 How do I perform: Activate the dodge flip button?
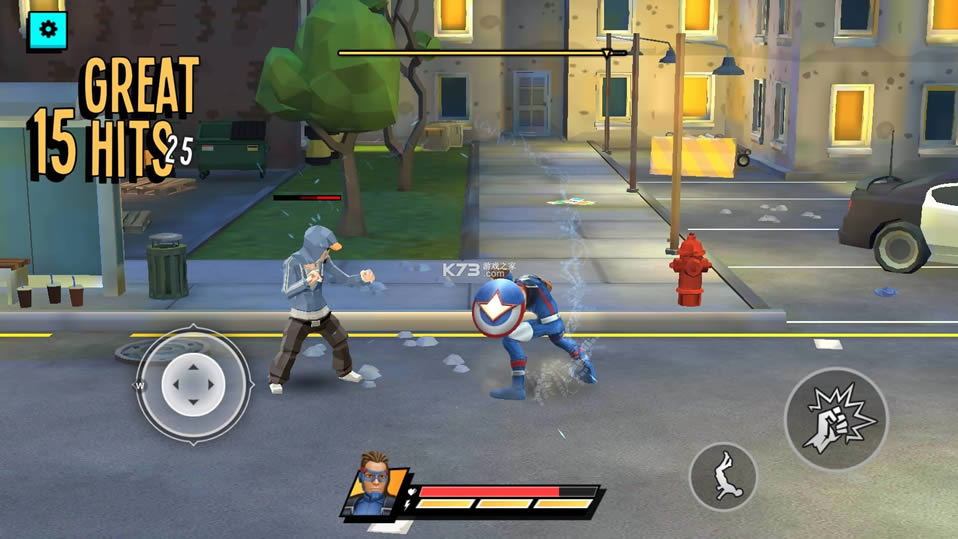pyautogui.click(x=723, y=477)
